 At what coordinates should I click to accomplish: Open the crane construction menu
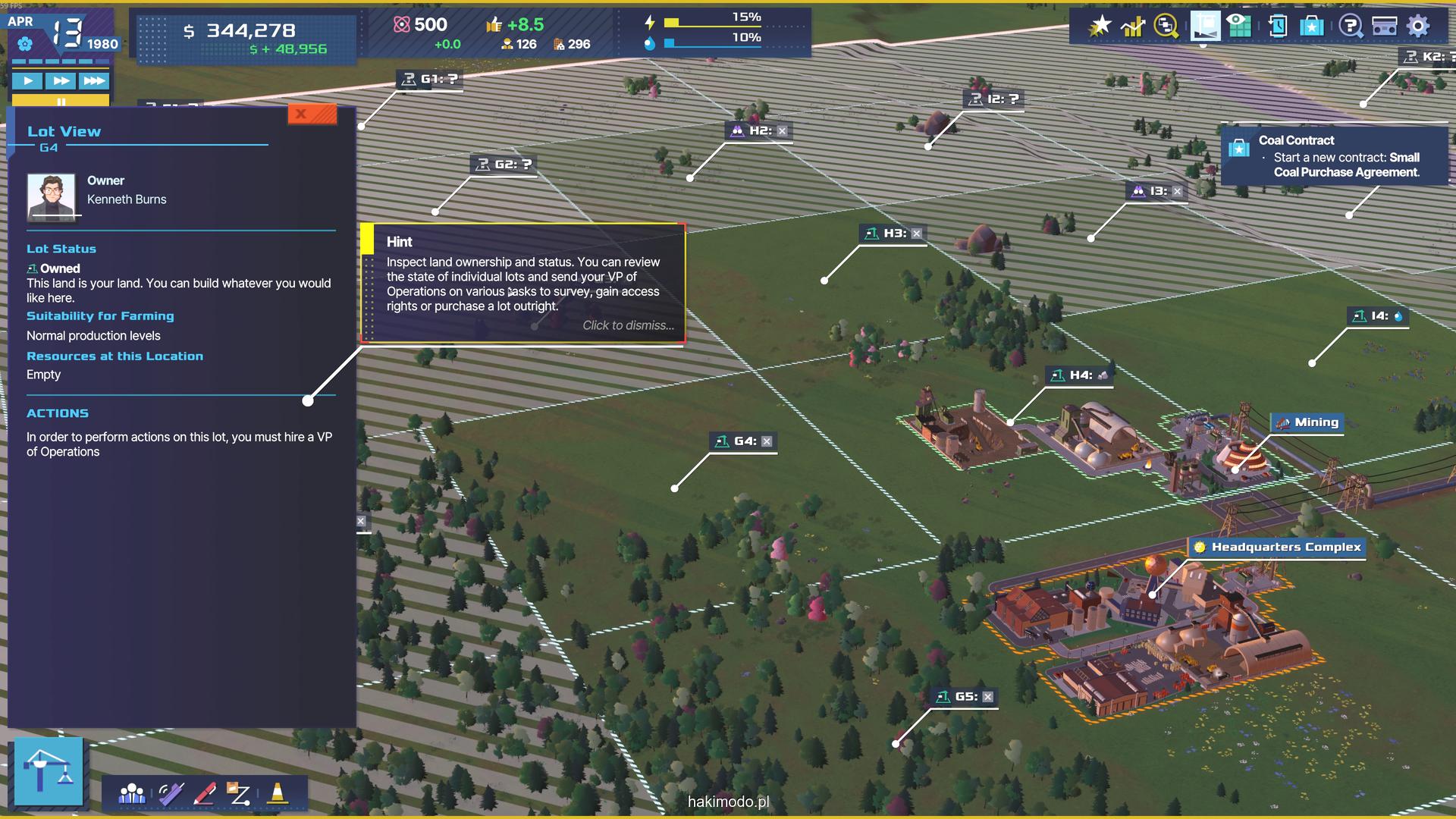[x=49, y=771]
